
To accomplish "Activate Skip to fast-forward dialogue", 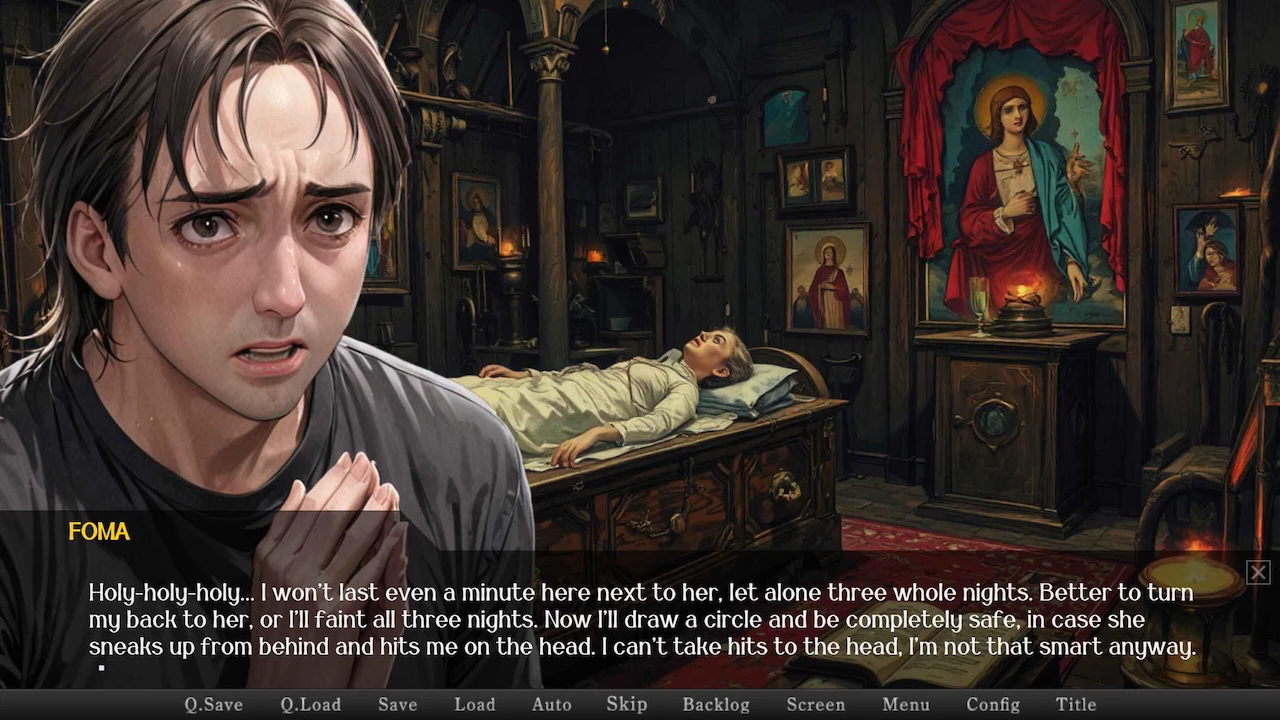I will tap(626, 704).
